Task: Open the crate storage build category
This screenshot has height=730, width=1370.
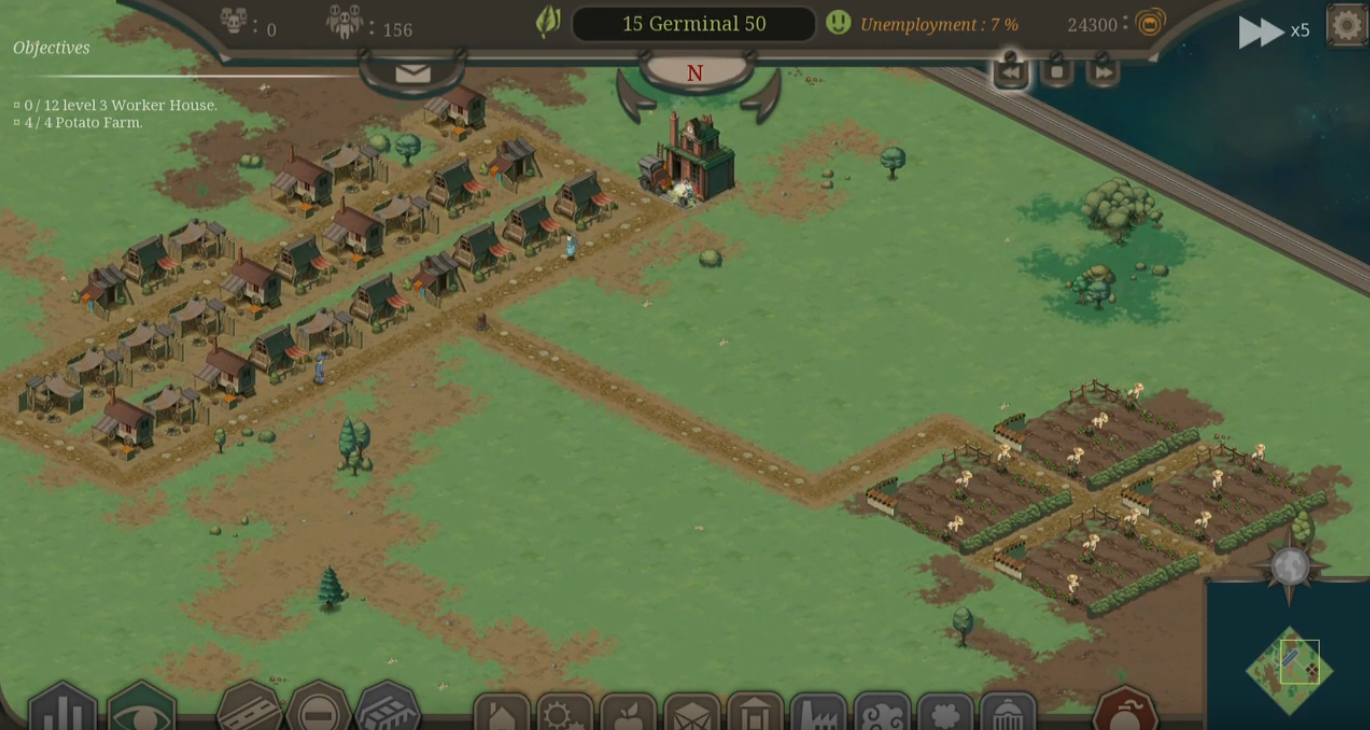Action: (692, 714)
